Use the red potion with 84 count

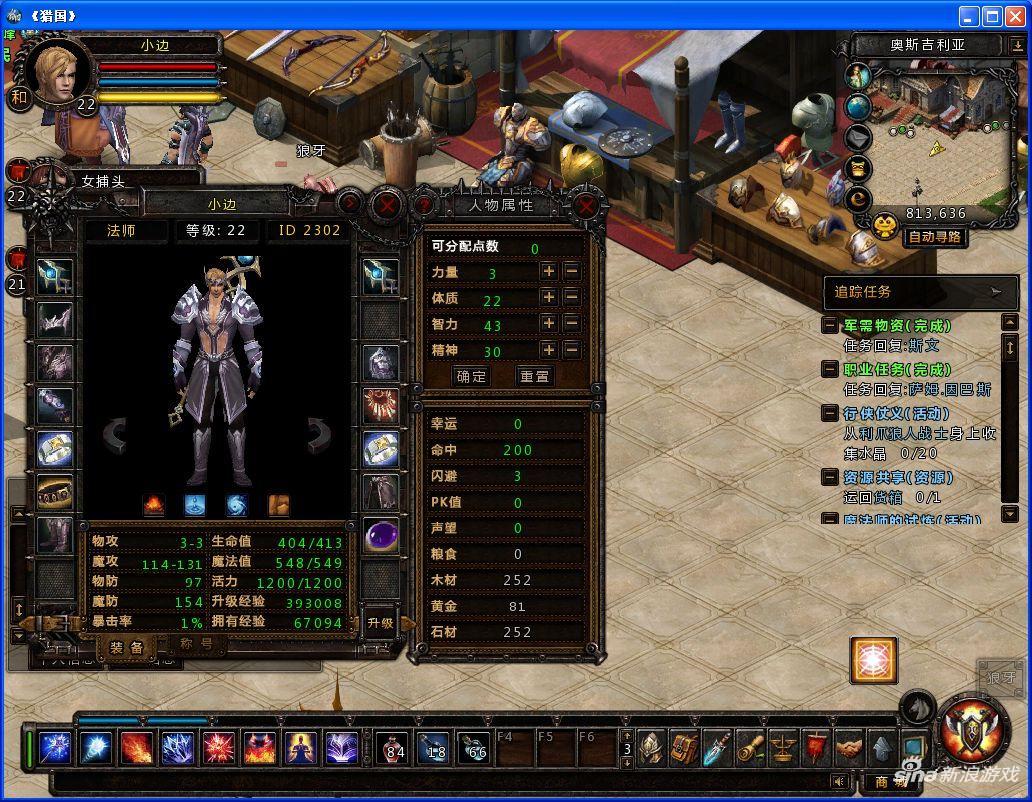(x=392, y=748)
